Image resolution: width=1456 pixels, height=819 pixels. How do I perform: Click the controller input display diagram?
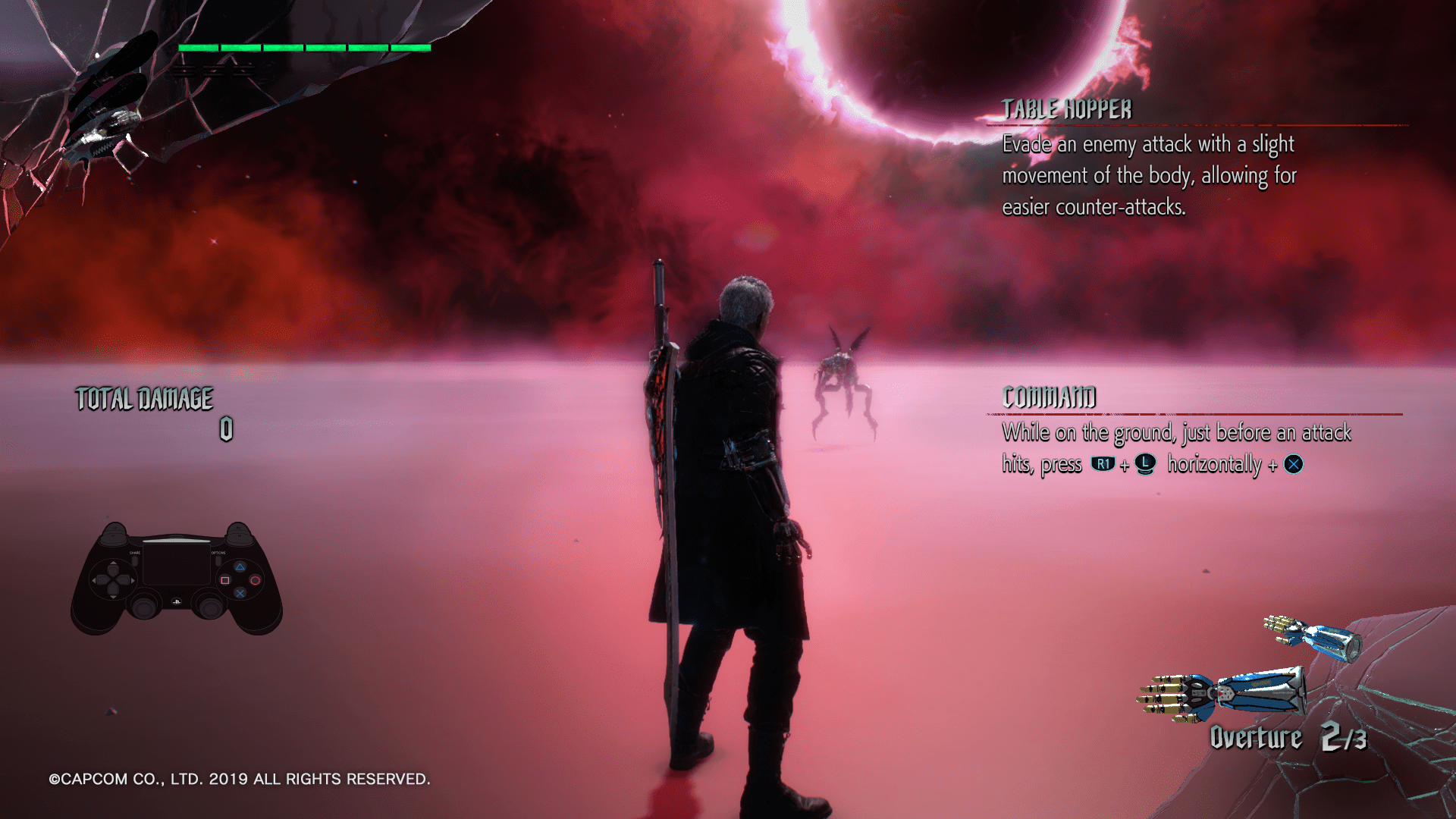tap(177, 578)
